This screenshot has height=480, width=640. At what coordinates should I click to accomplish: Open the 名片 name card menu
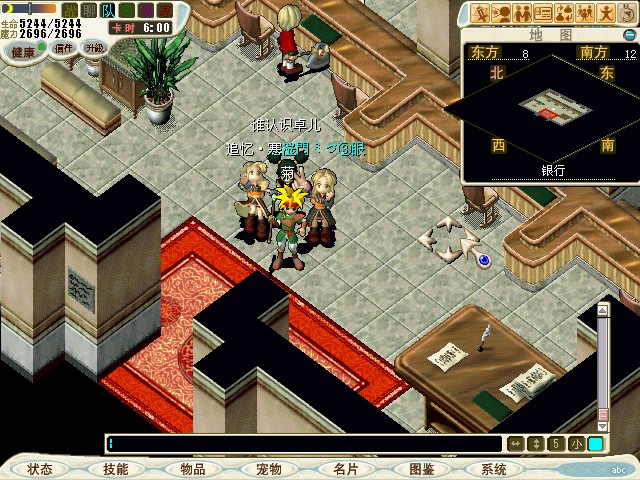[346, 469]
